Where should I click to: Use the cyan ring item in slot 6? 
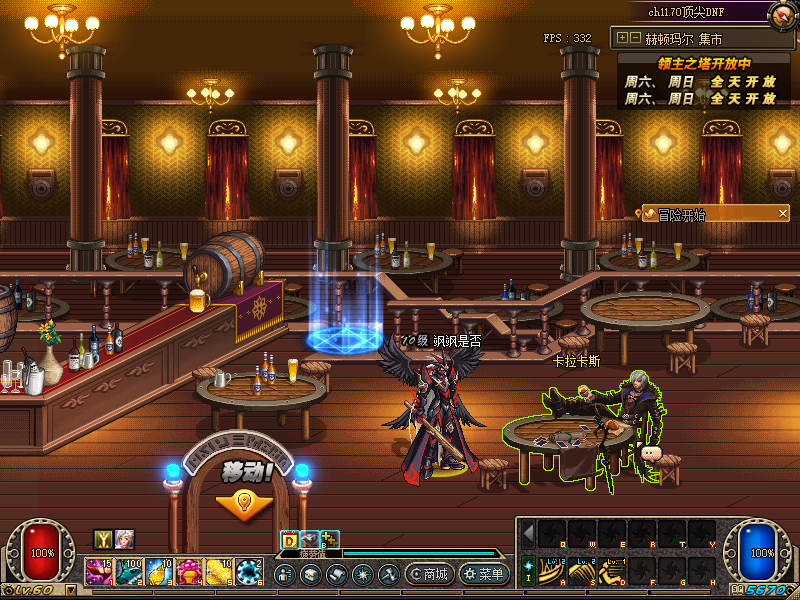click(x=249, y=572)
